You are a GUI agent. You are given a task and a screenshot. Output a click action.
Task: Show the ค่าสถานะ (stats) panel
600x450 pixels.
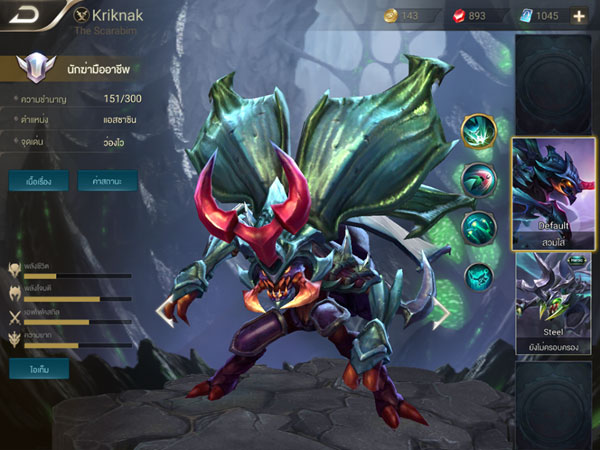[x=107, y=182]
